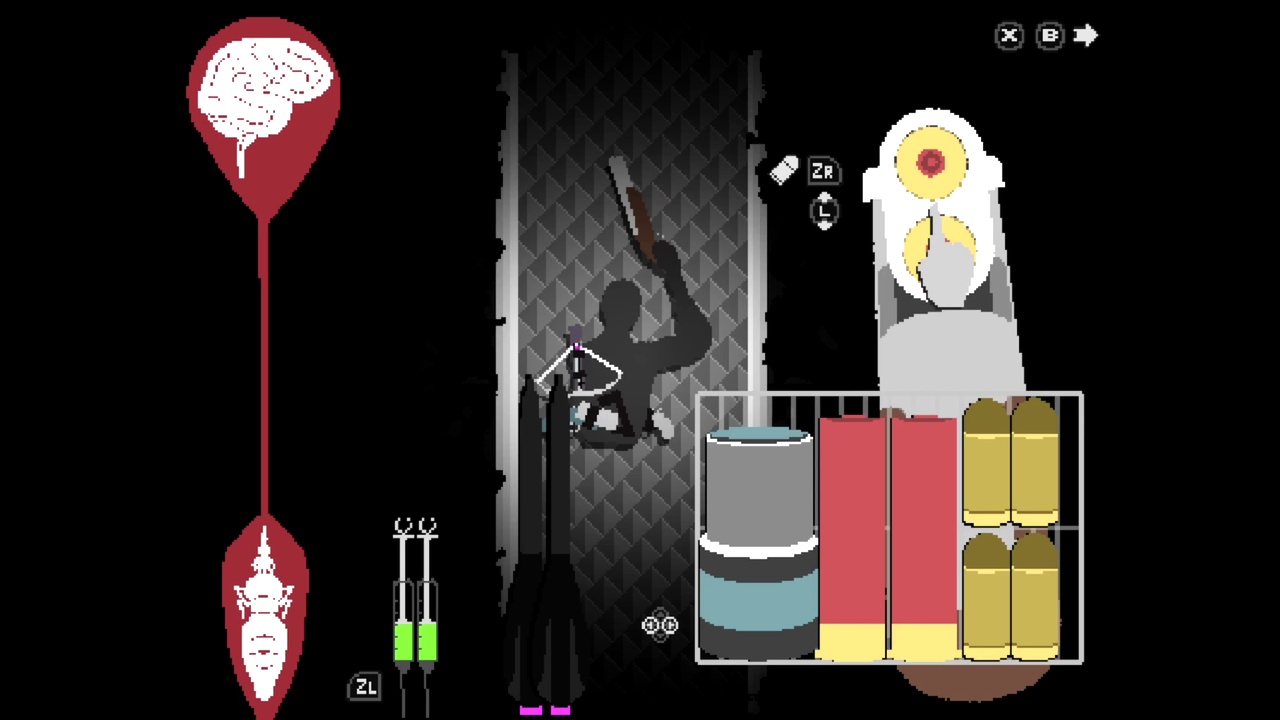This screenshot has width=1280, height=720.
Task: Select the top-left brass bullet in inventory
Action: [x=985, y=460]
